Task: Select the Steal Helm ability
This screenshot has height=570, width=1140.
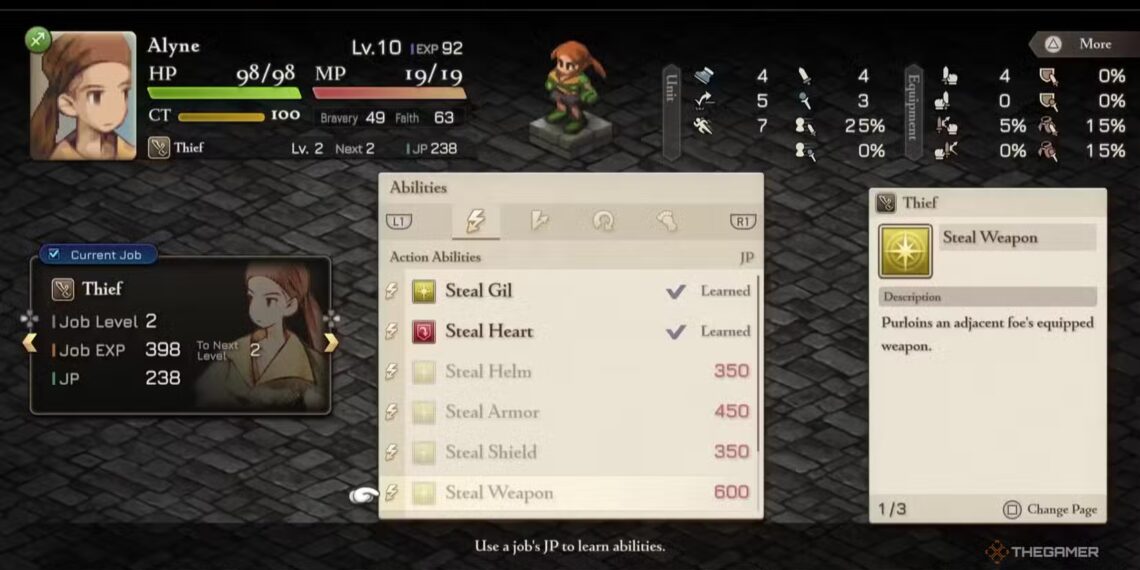Action: (x=570, y=371)
